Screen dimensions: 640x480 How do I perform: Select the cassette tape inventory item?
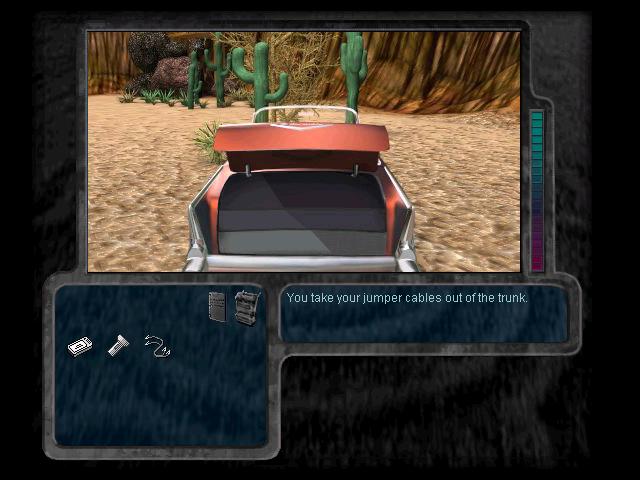click(x=80, y=346)
